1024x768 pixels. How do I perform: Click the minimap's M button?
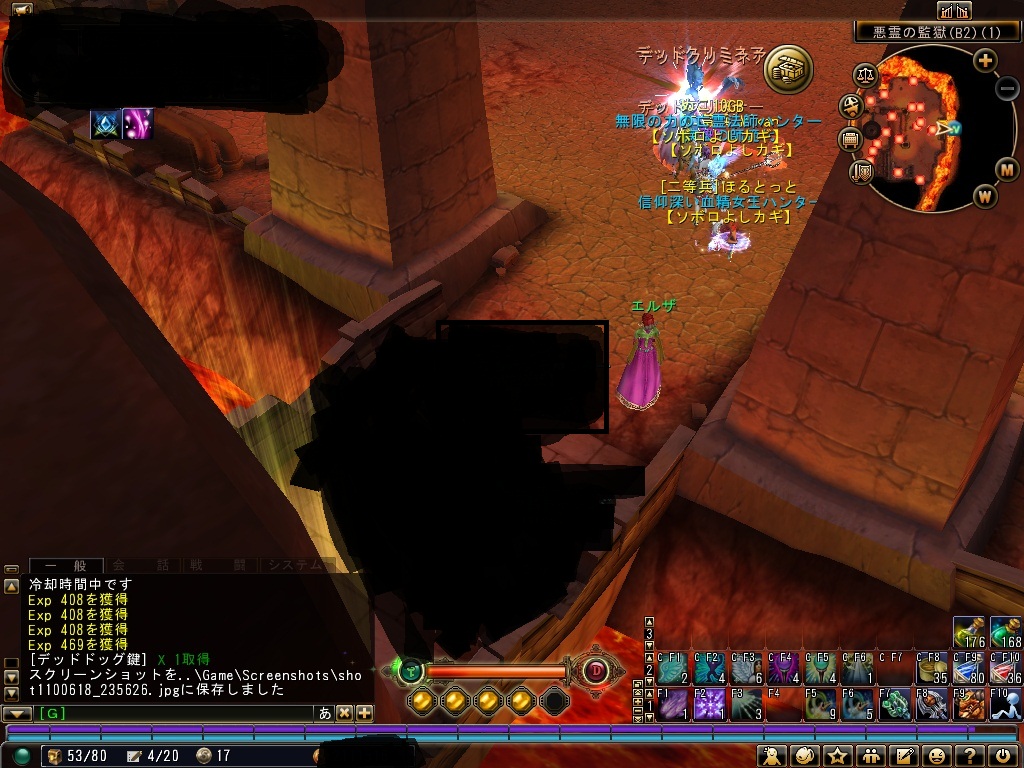click(x=1007, y=169)
